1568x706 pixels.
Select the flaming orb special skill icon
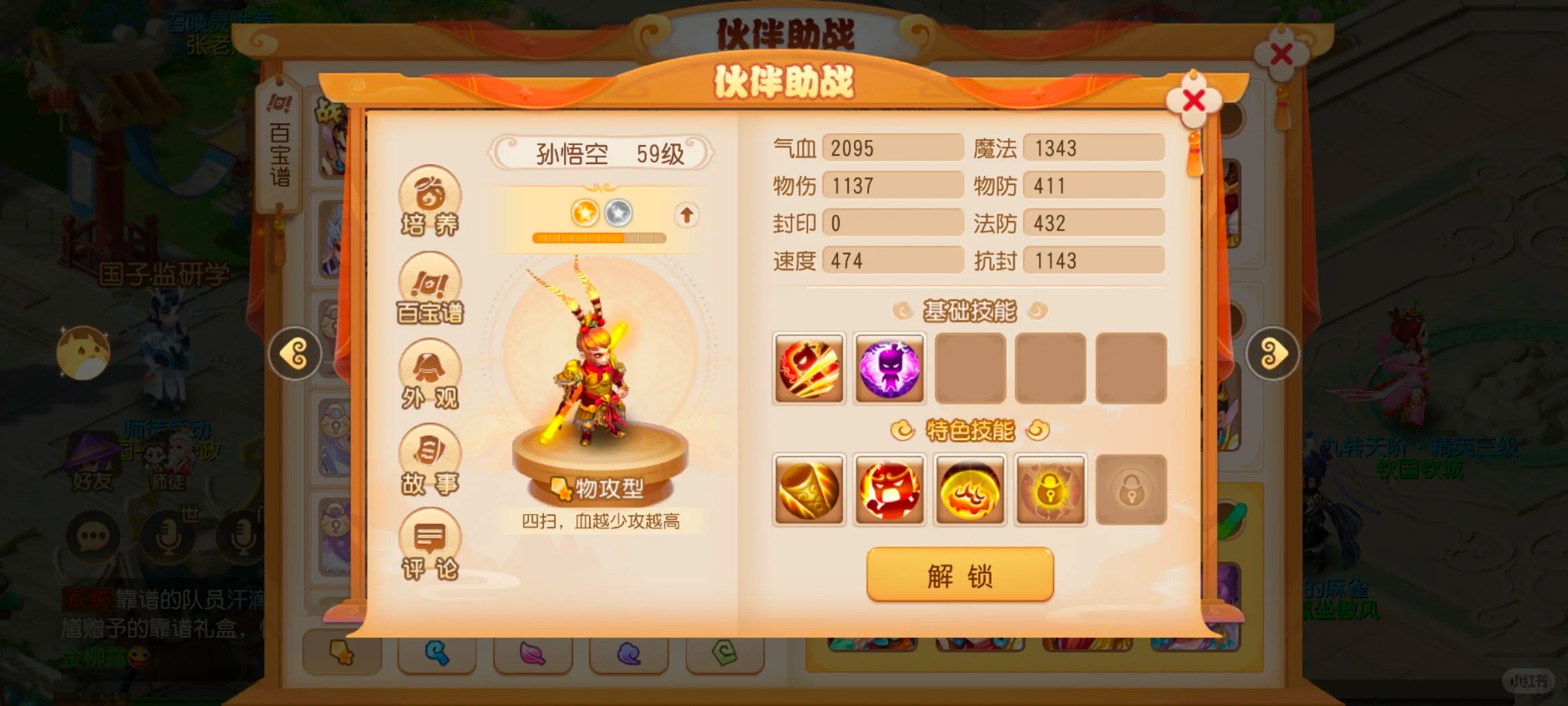[970, 490]
